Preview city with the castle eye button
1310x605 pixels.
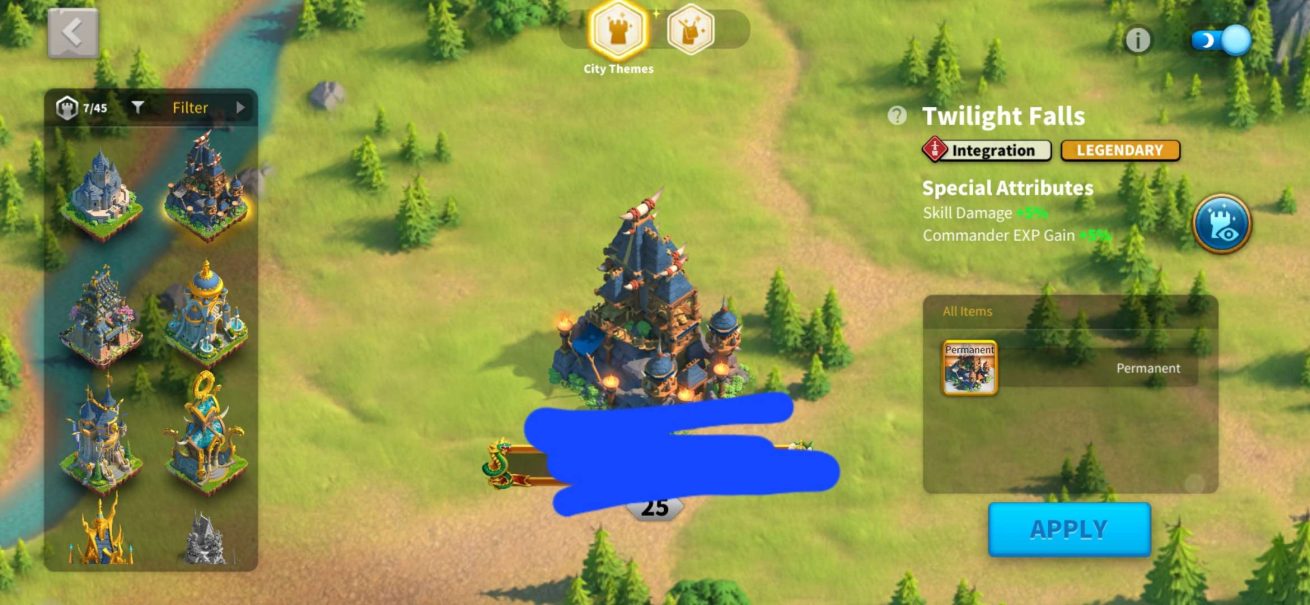pos(1221,223)
